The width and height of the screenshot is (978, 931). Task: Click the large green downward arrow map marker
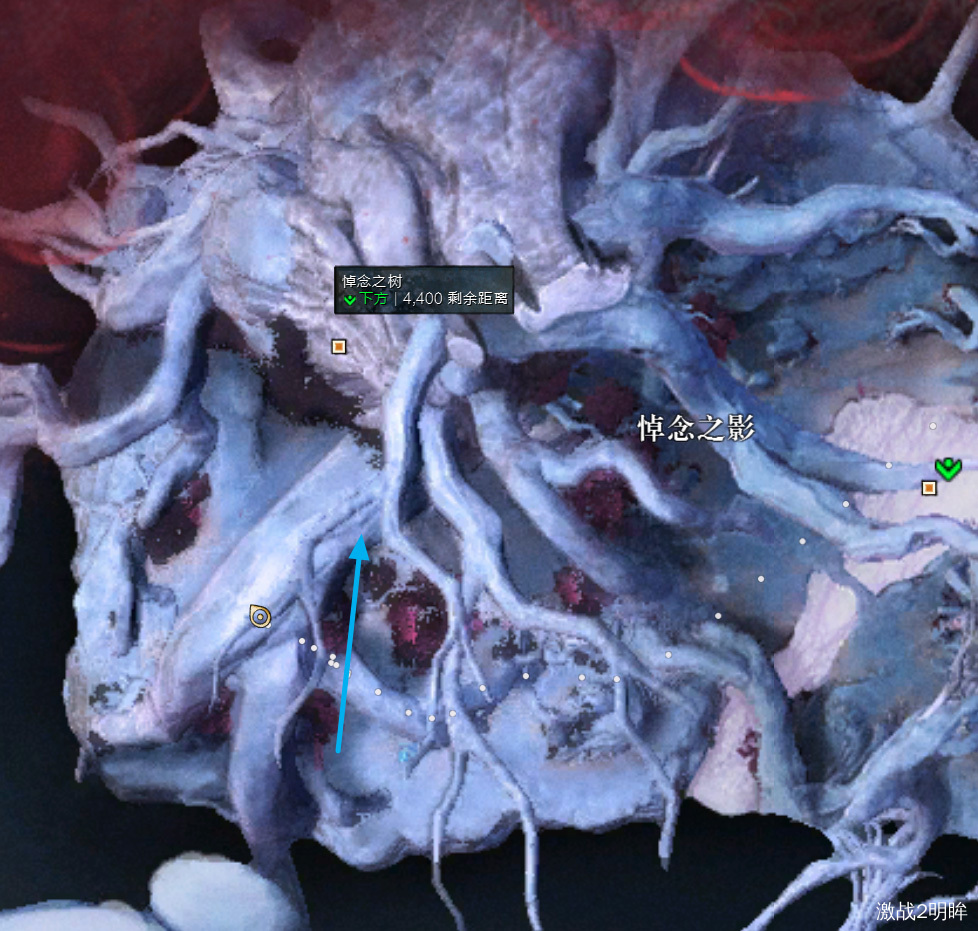pyautogui.click(x=947, y=466)
